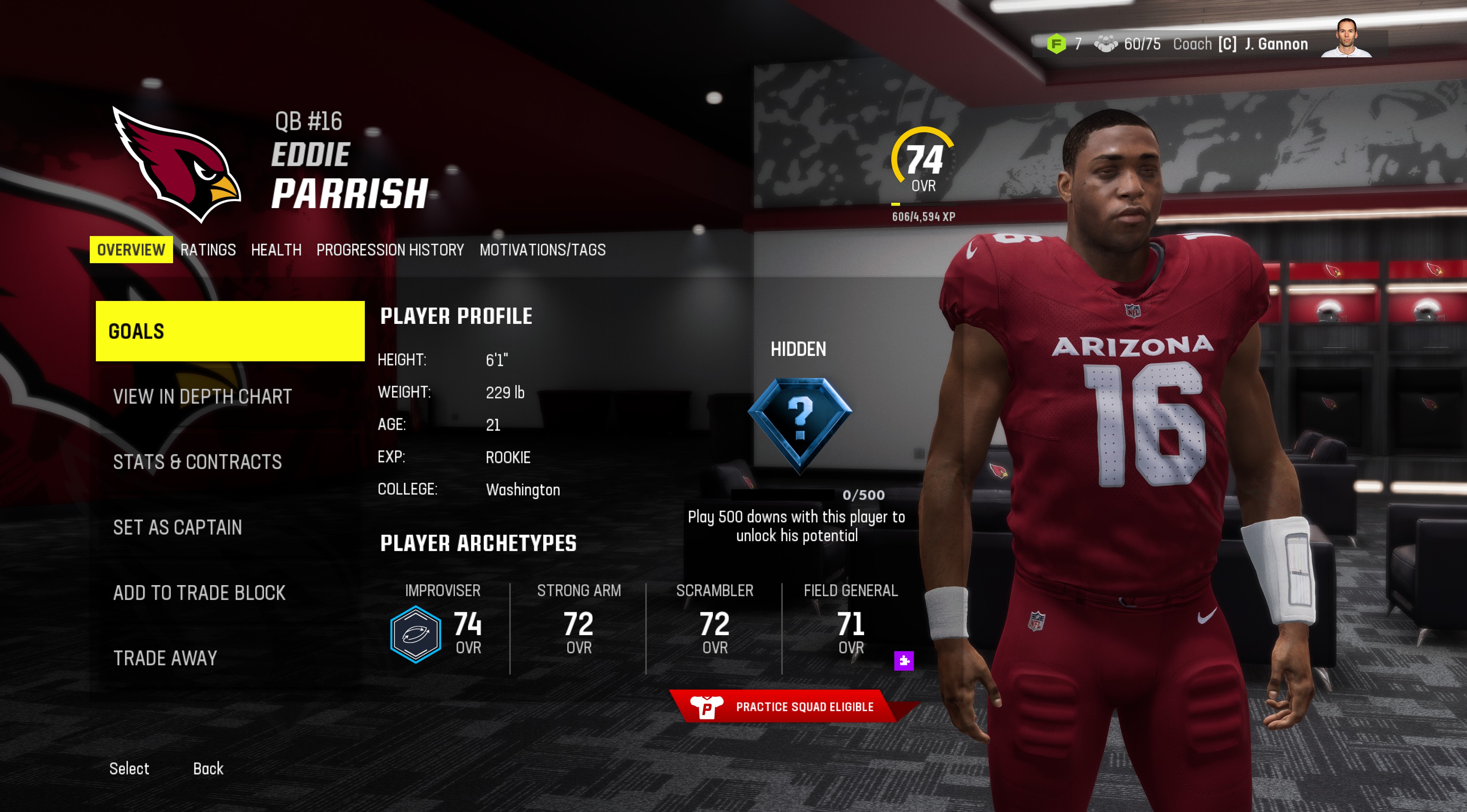Image resolution: width=1467 pixels, height=812 pixels.
Task: Select the Improviser archetype hexagon icon
Action: pyautogui.click(x=416, y=634)
